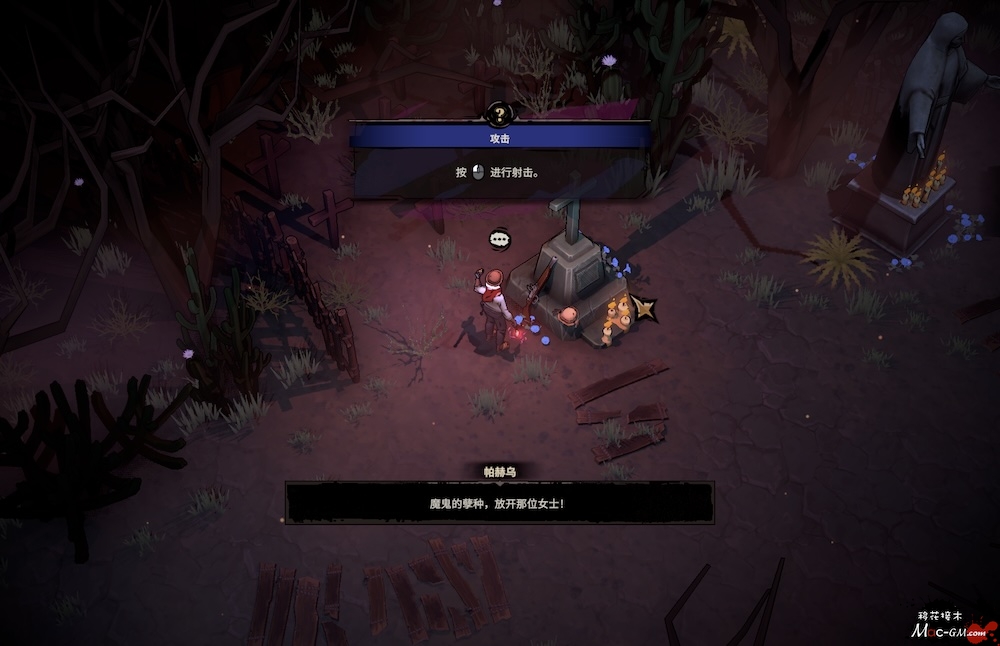This screenshot has height=646, width=1000.
Task: Click the 攻击 tutorial panel header
Action: coord(499,138)
